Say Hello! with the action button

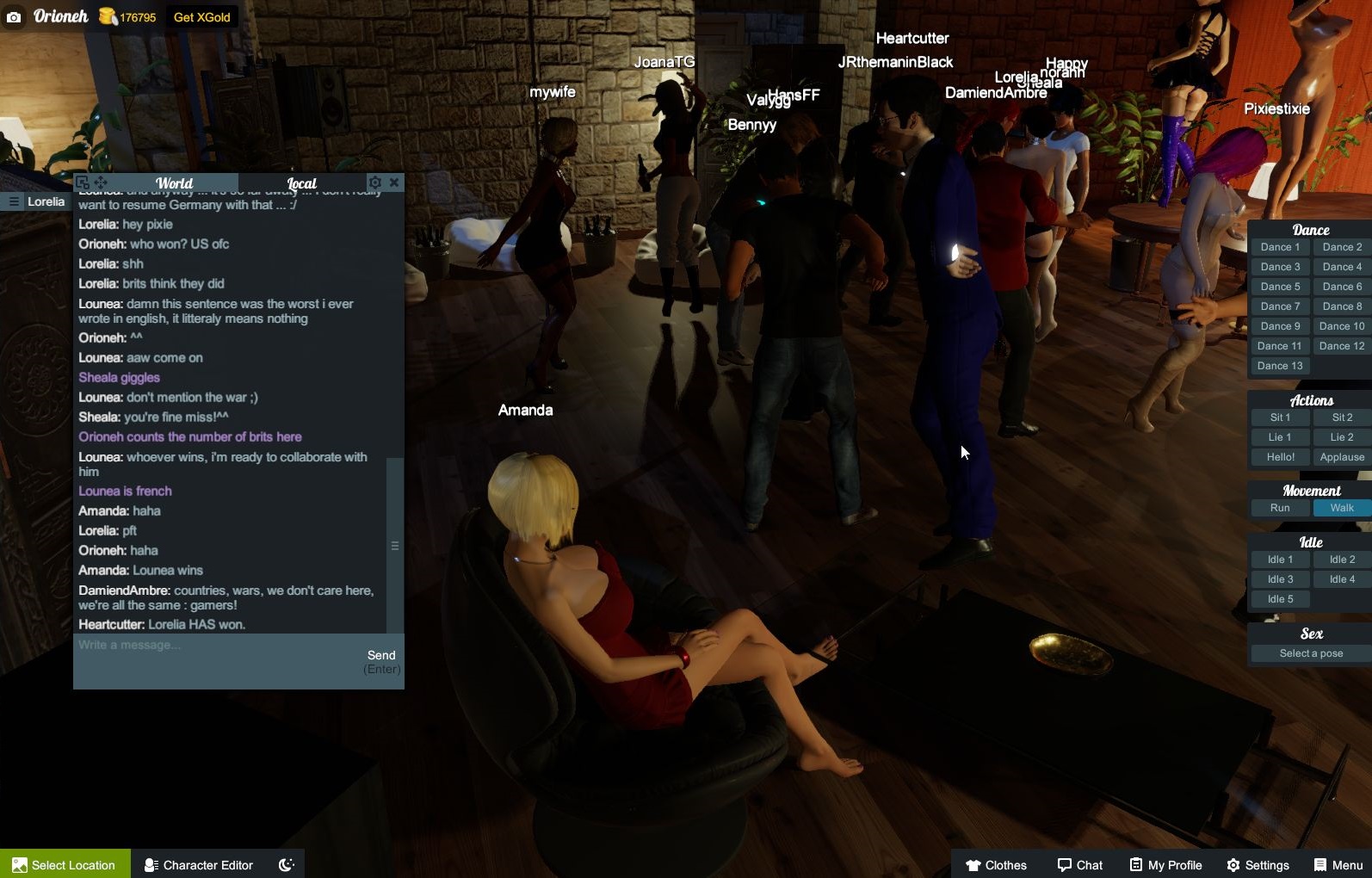[1280, 457]
